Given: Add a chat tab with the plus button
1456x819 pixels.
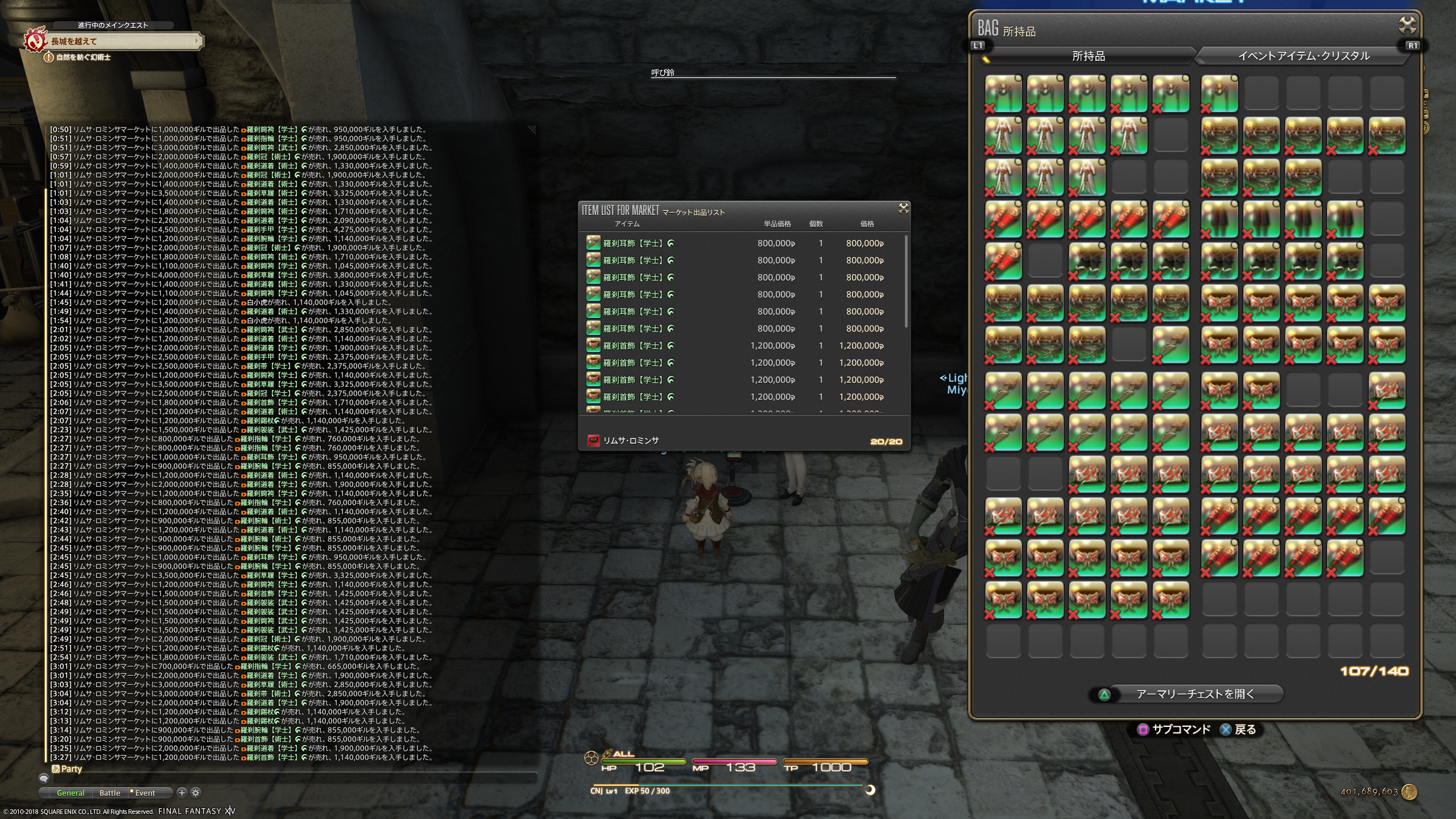Looking at the screenshot, I should [x=182, y=792].
